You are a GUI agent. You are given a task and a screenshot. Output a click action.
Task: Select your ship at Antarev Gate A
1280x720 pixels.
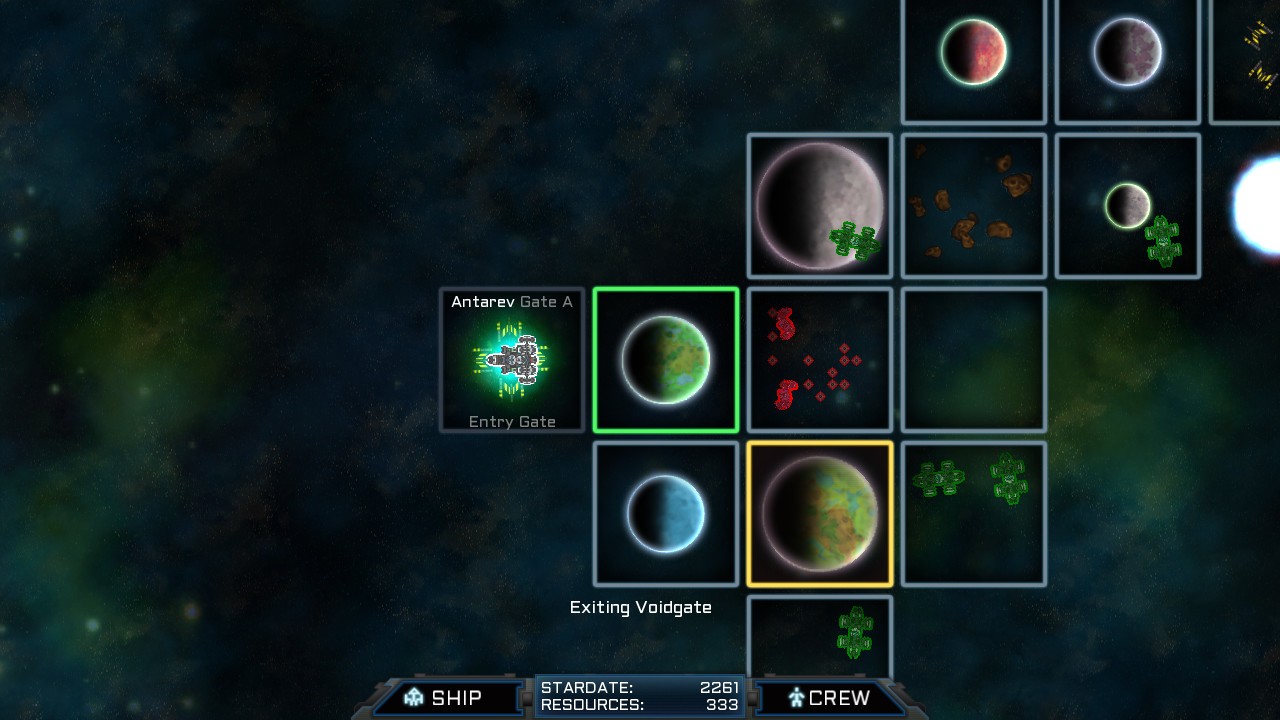point(512,360)
